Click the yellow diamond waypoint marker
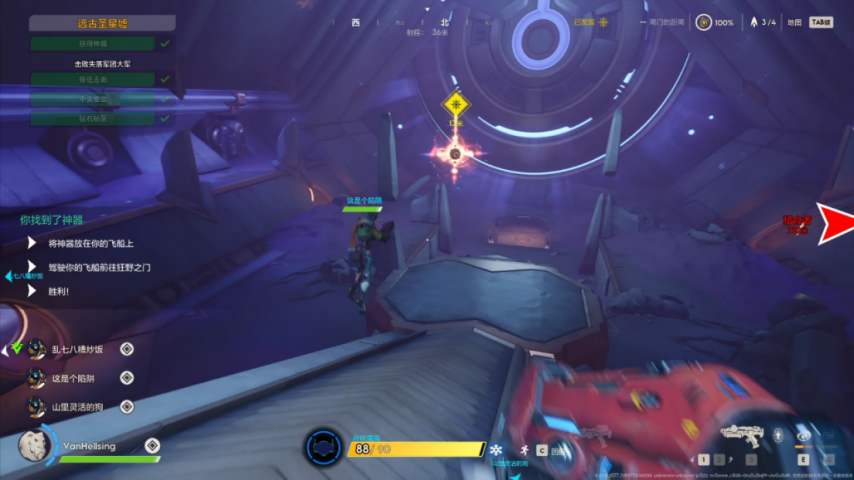 tap(456, 104)
